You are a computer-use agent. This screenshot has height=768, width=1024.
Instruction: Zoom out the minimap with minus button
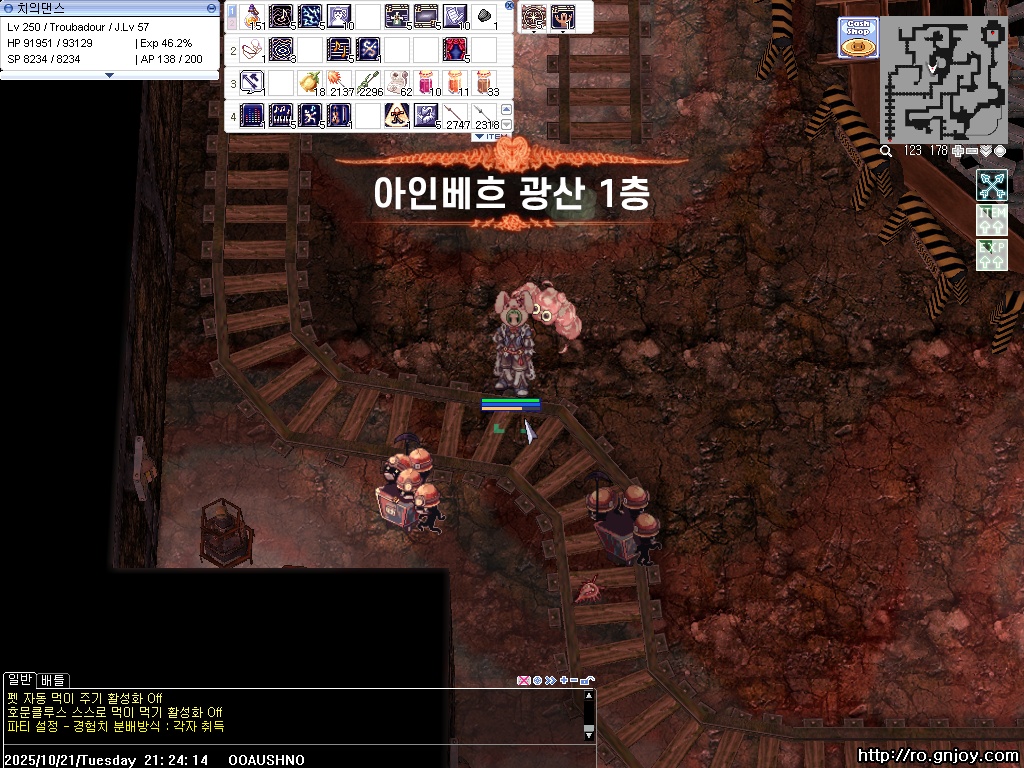pyautogui.click(x=972, y=151)
